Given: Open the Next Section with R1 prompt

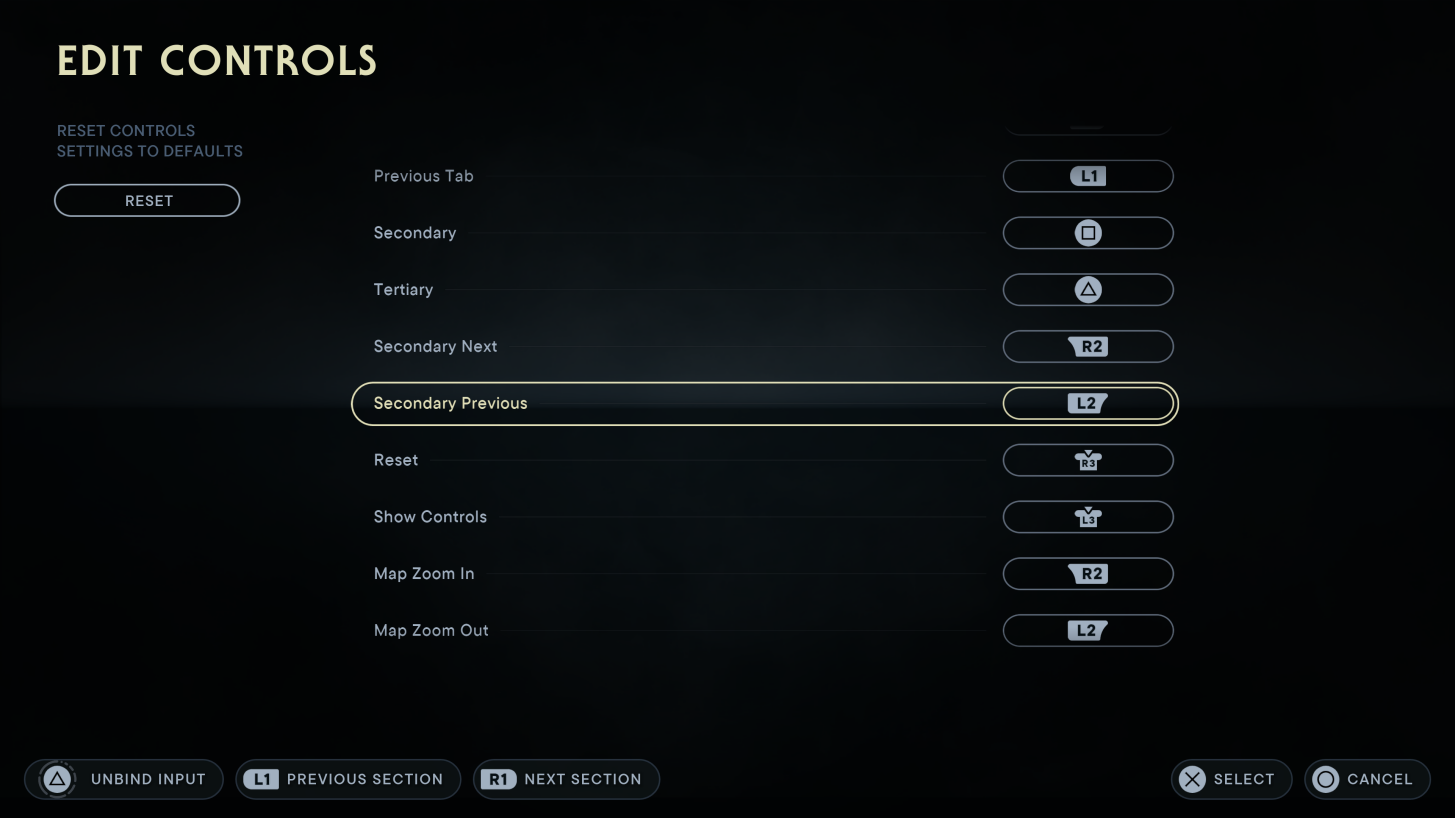Looking at the screenshot, I should 565,779.
